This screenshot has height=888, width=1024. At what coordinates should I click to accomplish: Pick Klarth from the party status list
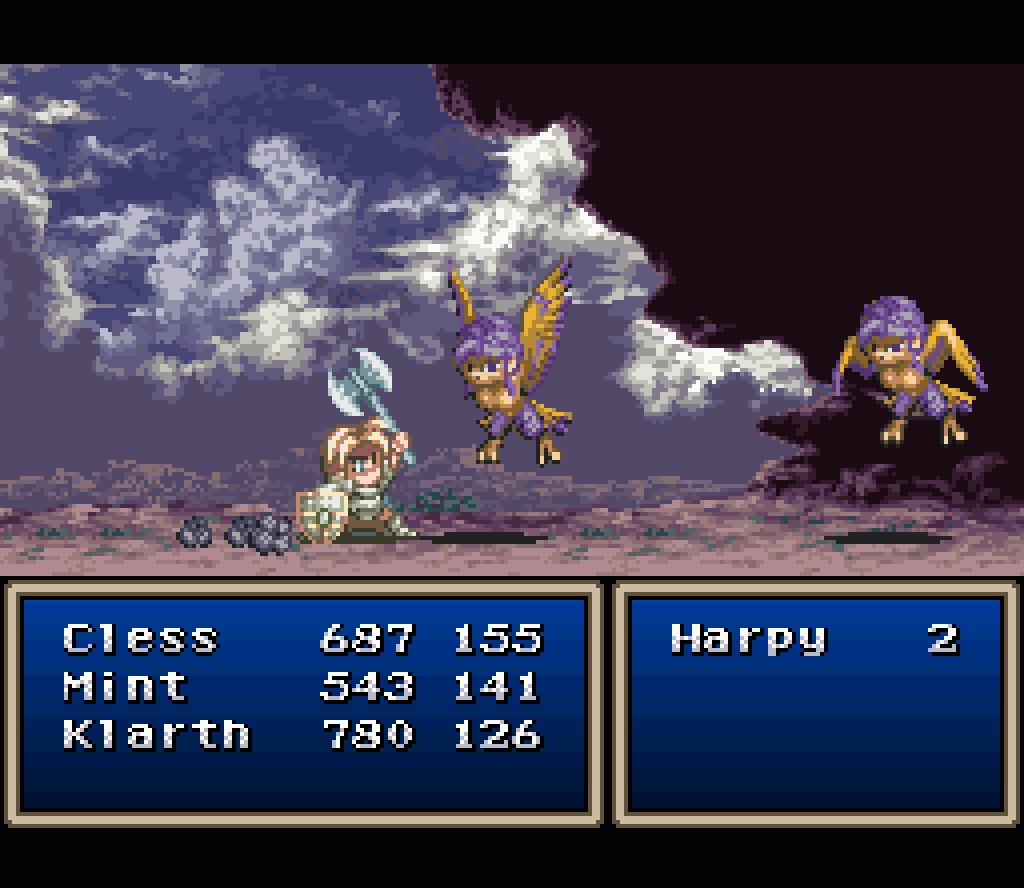coord(155,734)
